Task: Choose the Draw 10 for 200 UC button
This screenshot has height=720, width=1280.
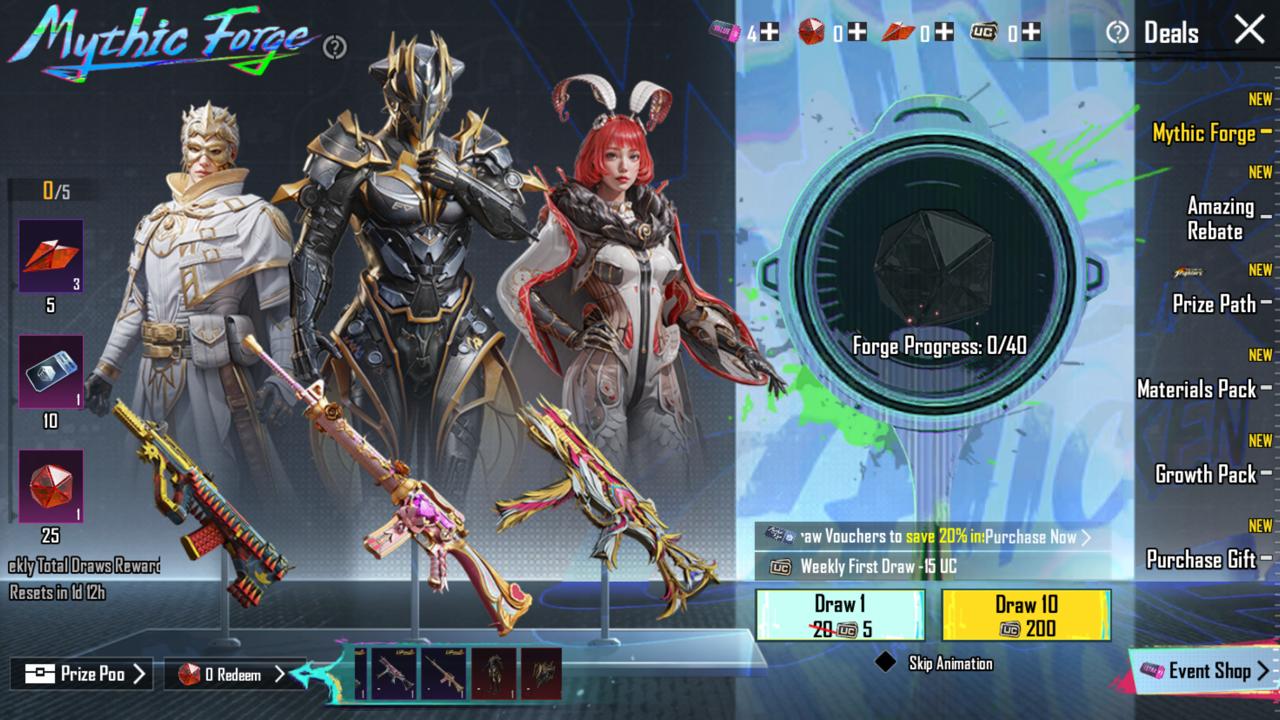Action: pos(1026,615)
